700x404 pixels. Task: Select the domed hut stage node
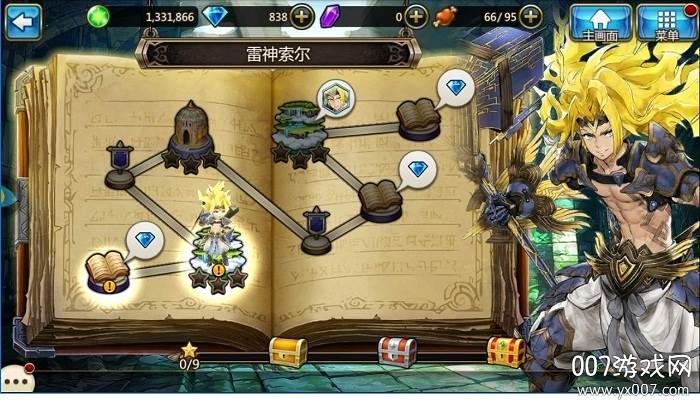tap(191, 128)
